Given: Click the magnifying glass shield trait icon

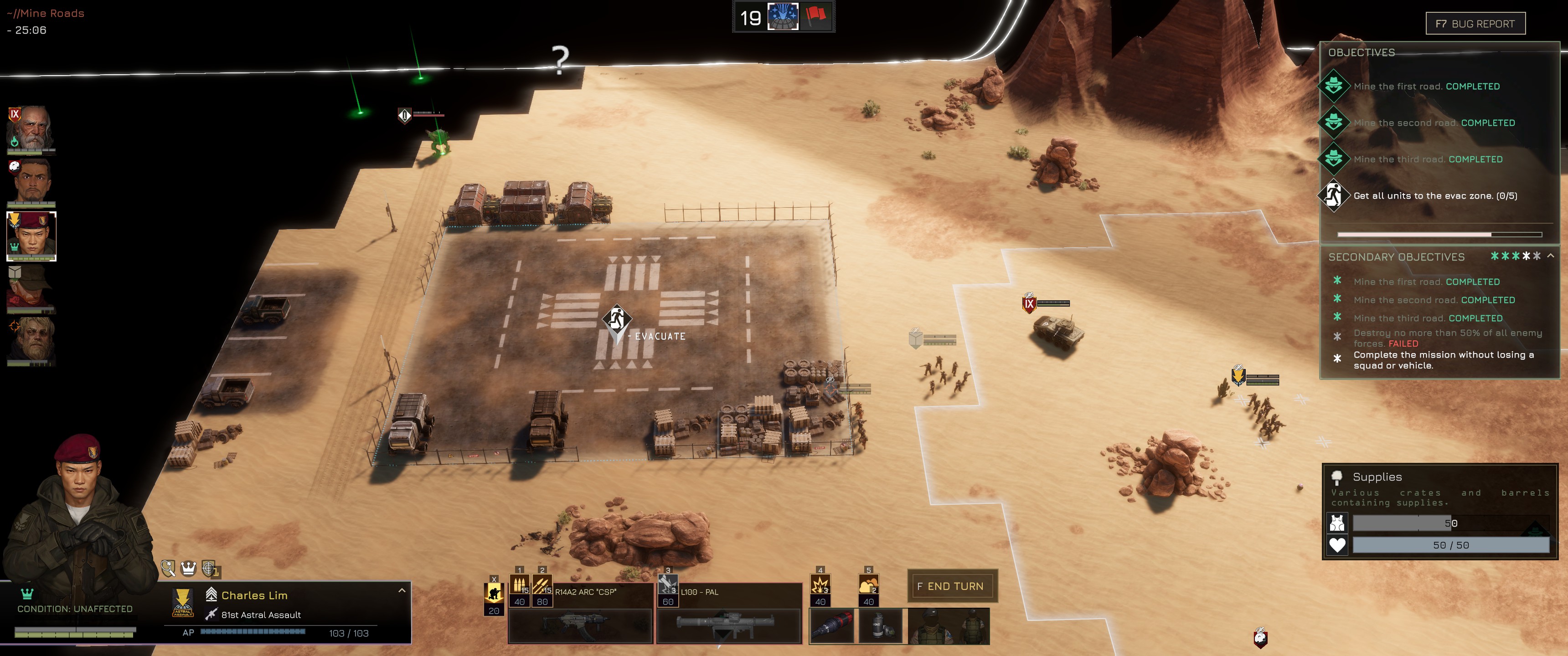Looking at the screenshot, I should tap(168, 569).
